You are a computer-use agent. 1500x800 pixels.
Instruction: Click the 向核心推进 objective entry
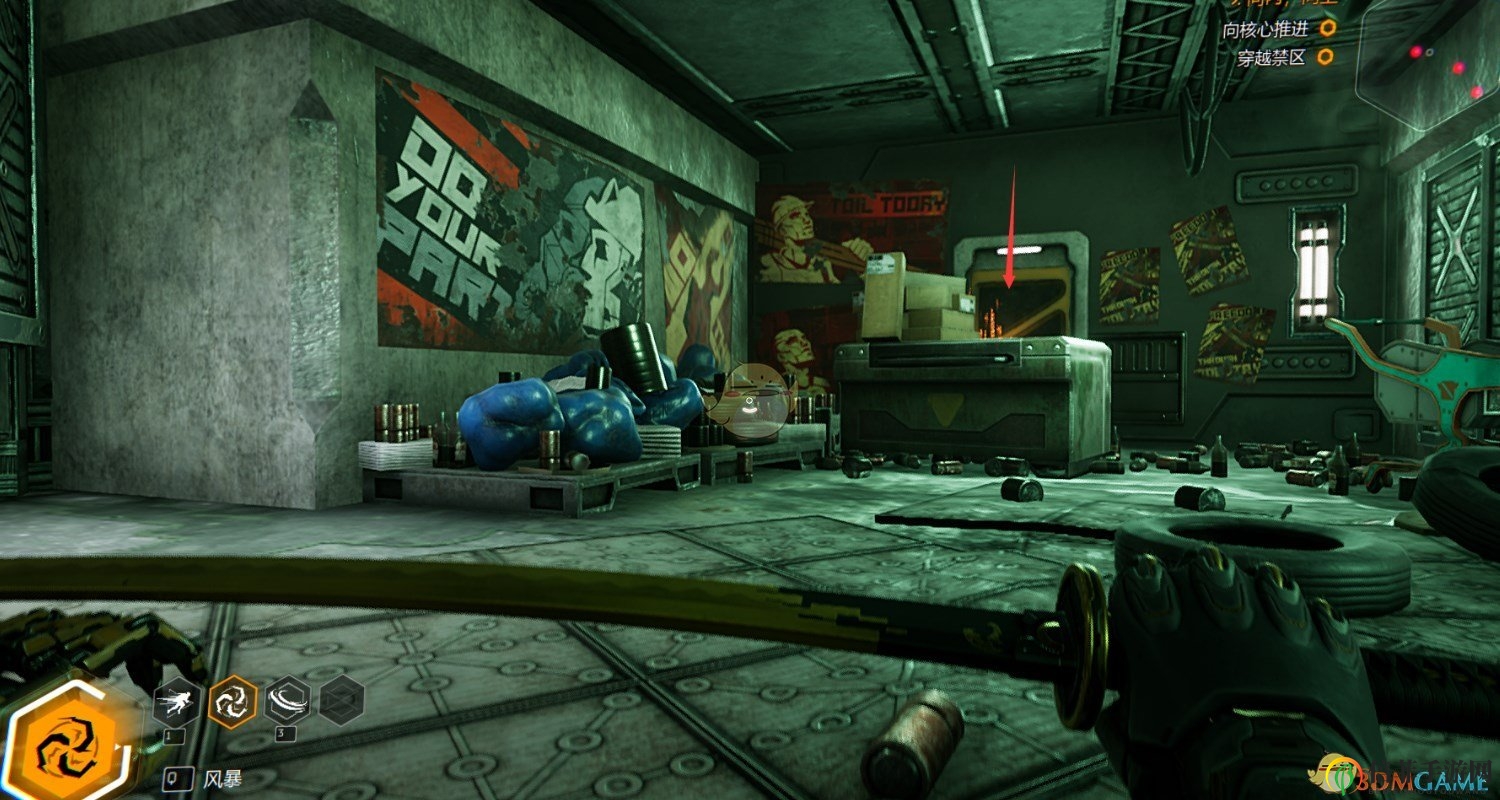pos(1264,29)
